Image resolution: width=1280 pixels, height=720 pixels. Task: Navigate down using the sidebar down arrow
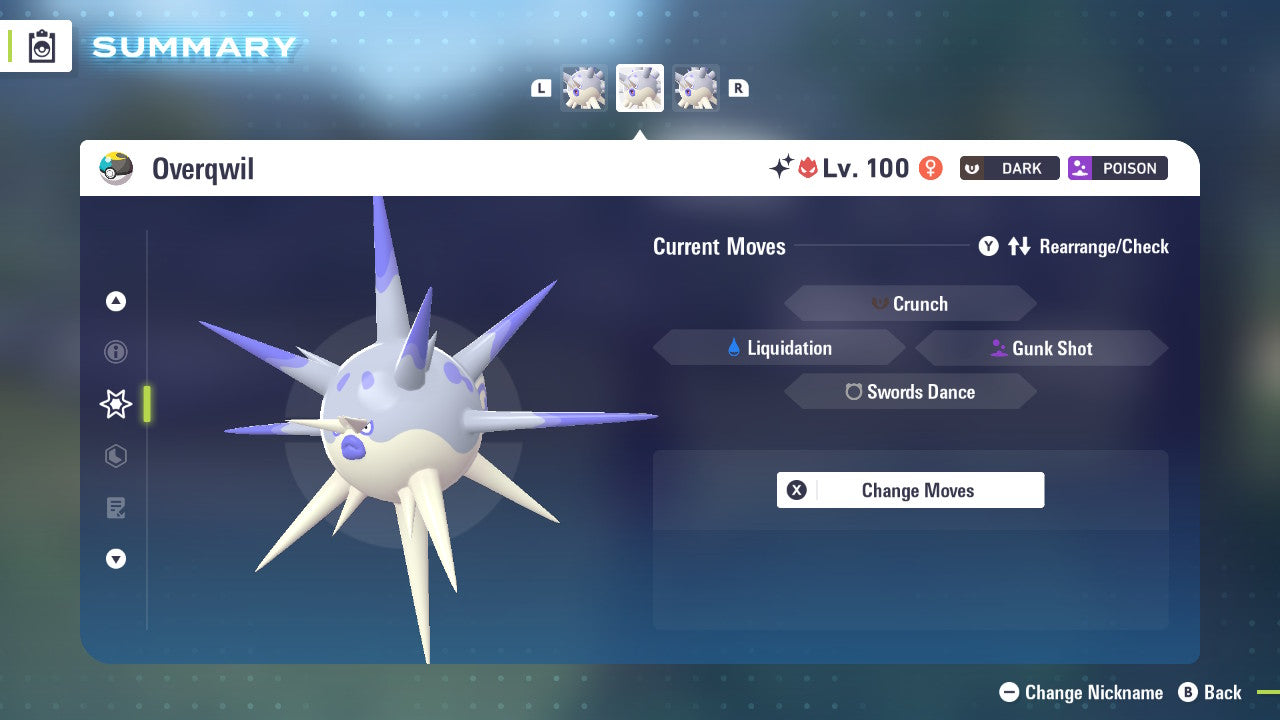pos(116,559)
